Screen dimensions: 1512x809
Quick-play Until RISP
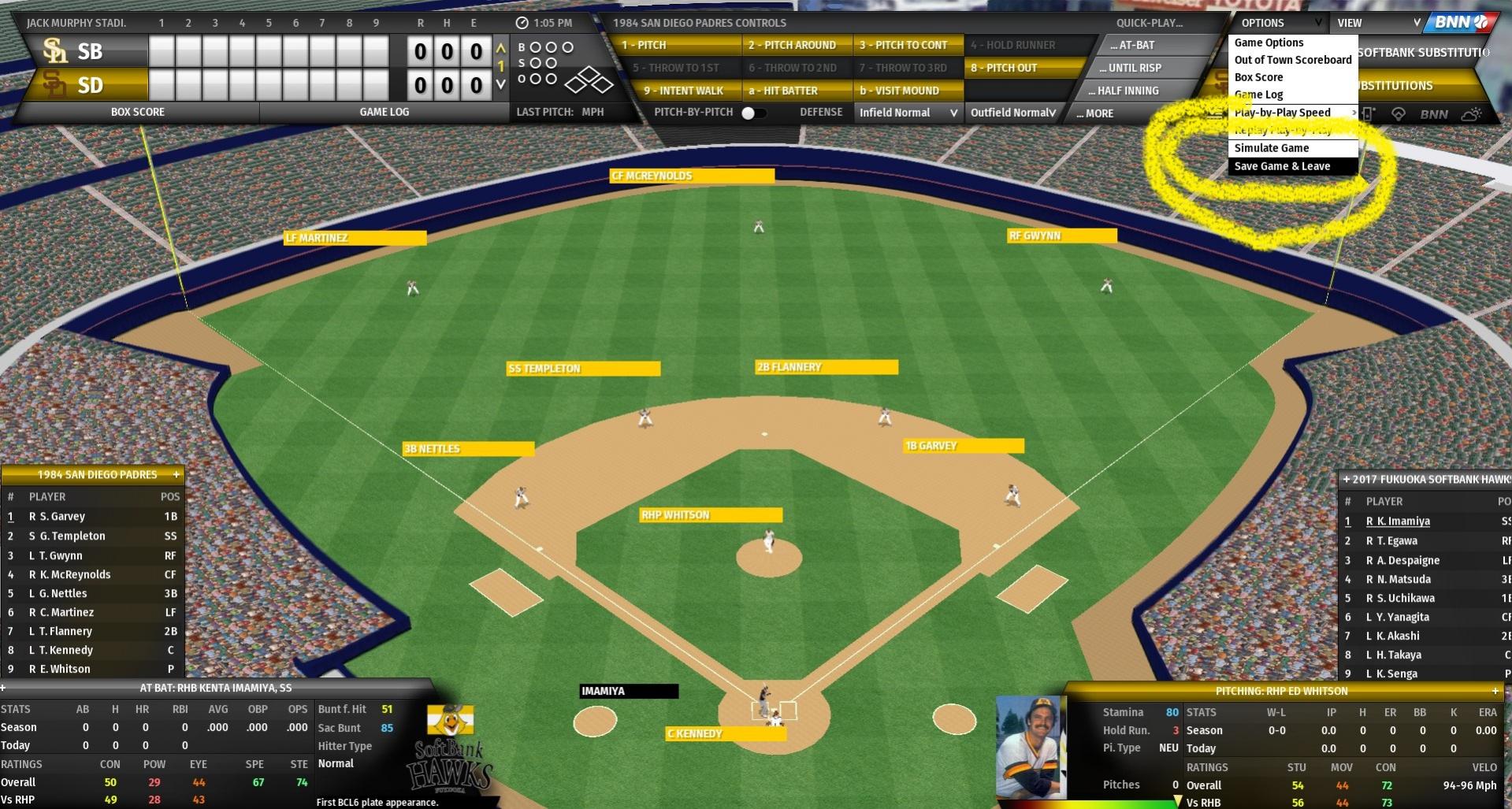click(x=1131, y=68)
